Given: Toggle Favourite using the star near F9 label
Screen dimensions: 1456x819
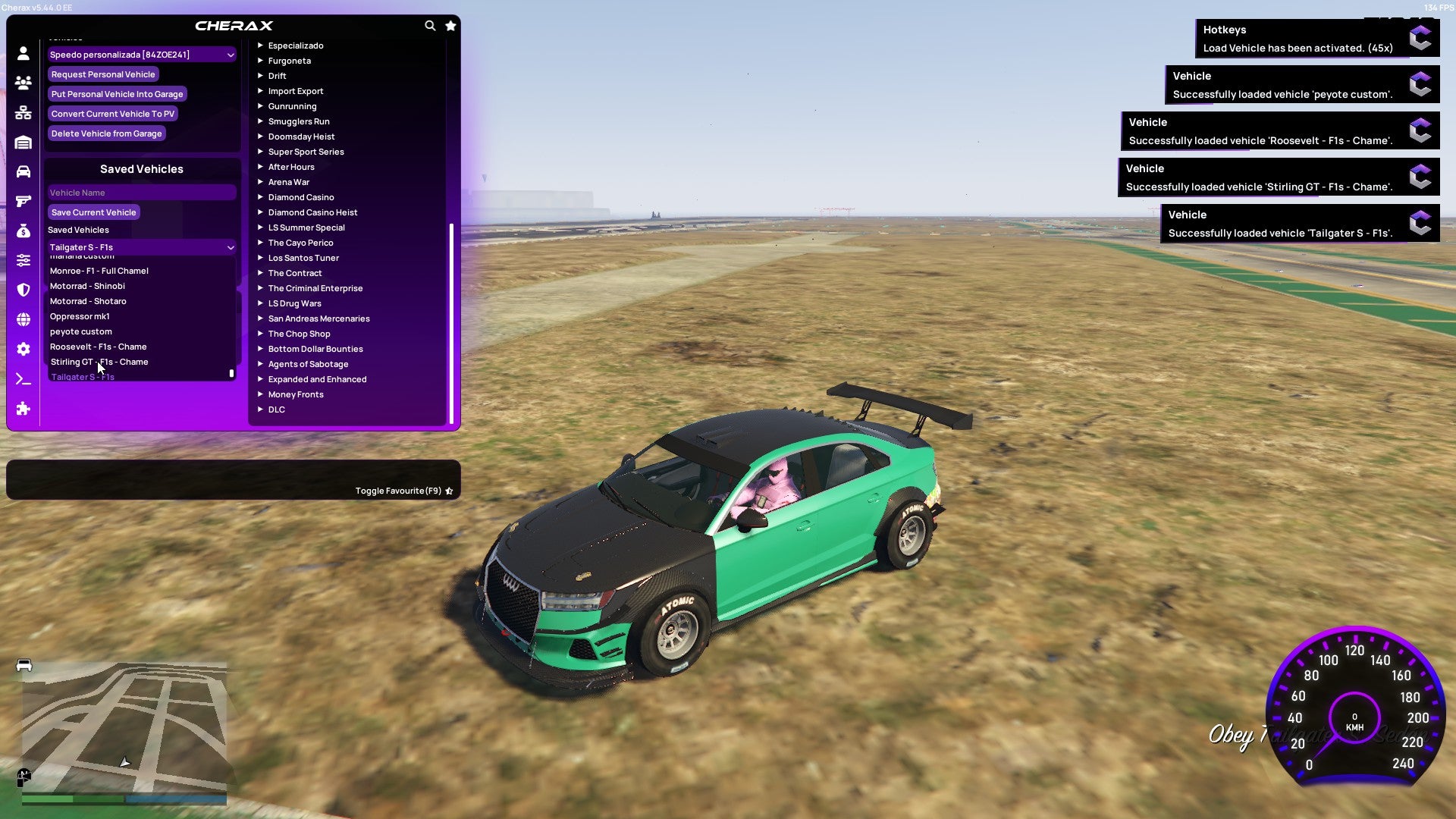Looking at the screenshot, I should 448,490.
